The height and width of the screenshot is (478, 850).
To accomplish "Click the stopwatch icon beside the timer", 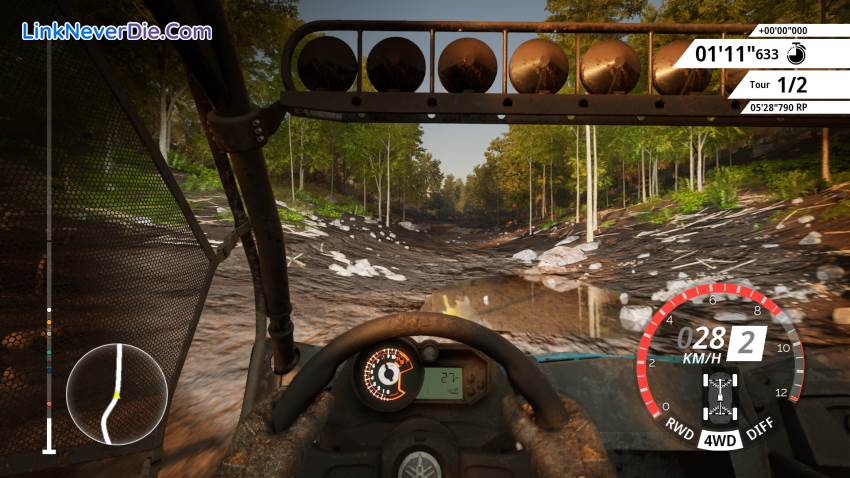I will [795, 53].
